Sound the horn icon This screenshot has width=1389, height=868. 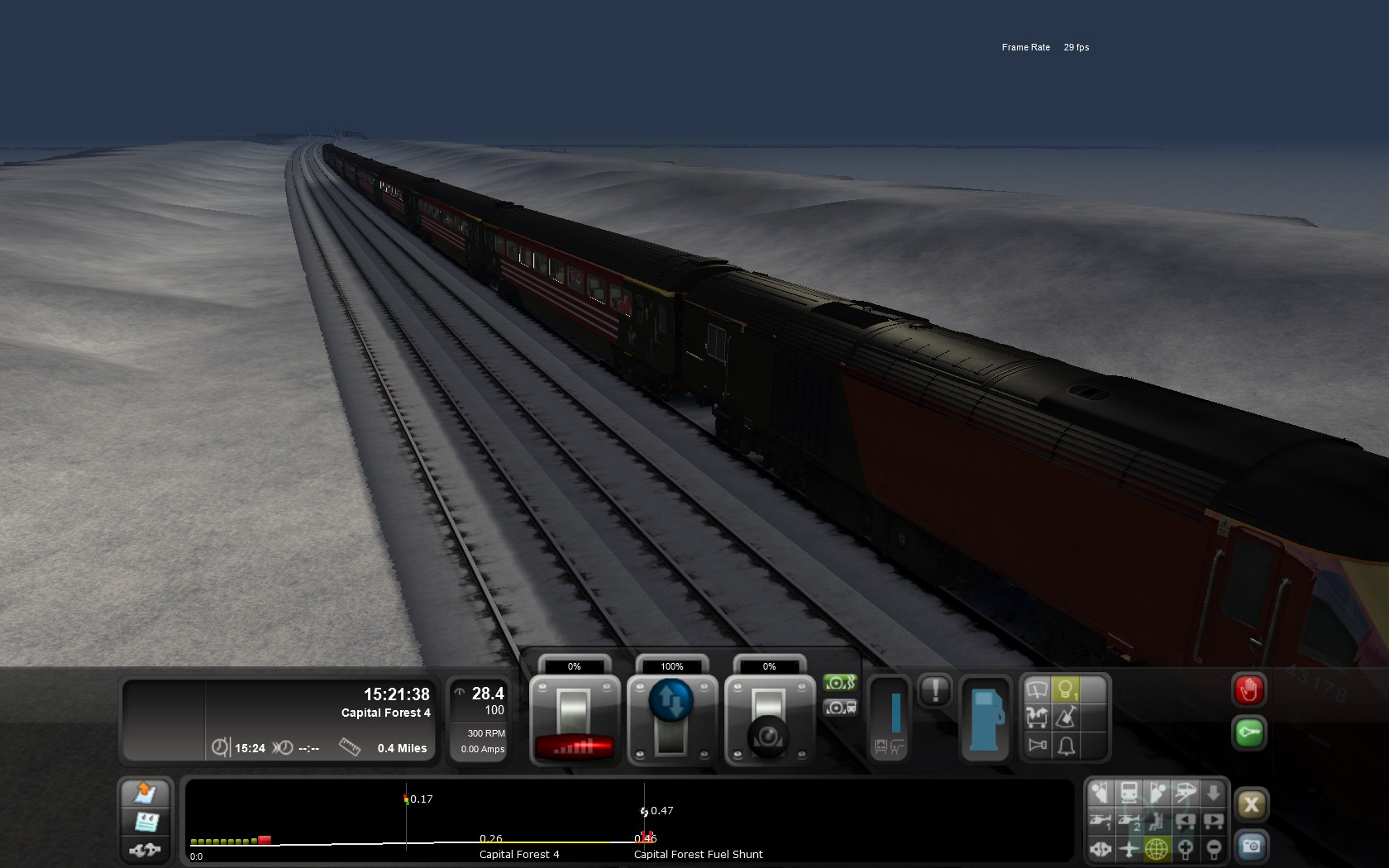[x=1037, y=746]
